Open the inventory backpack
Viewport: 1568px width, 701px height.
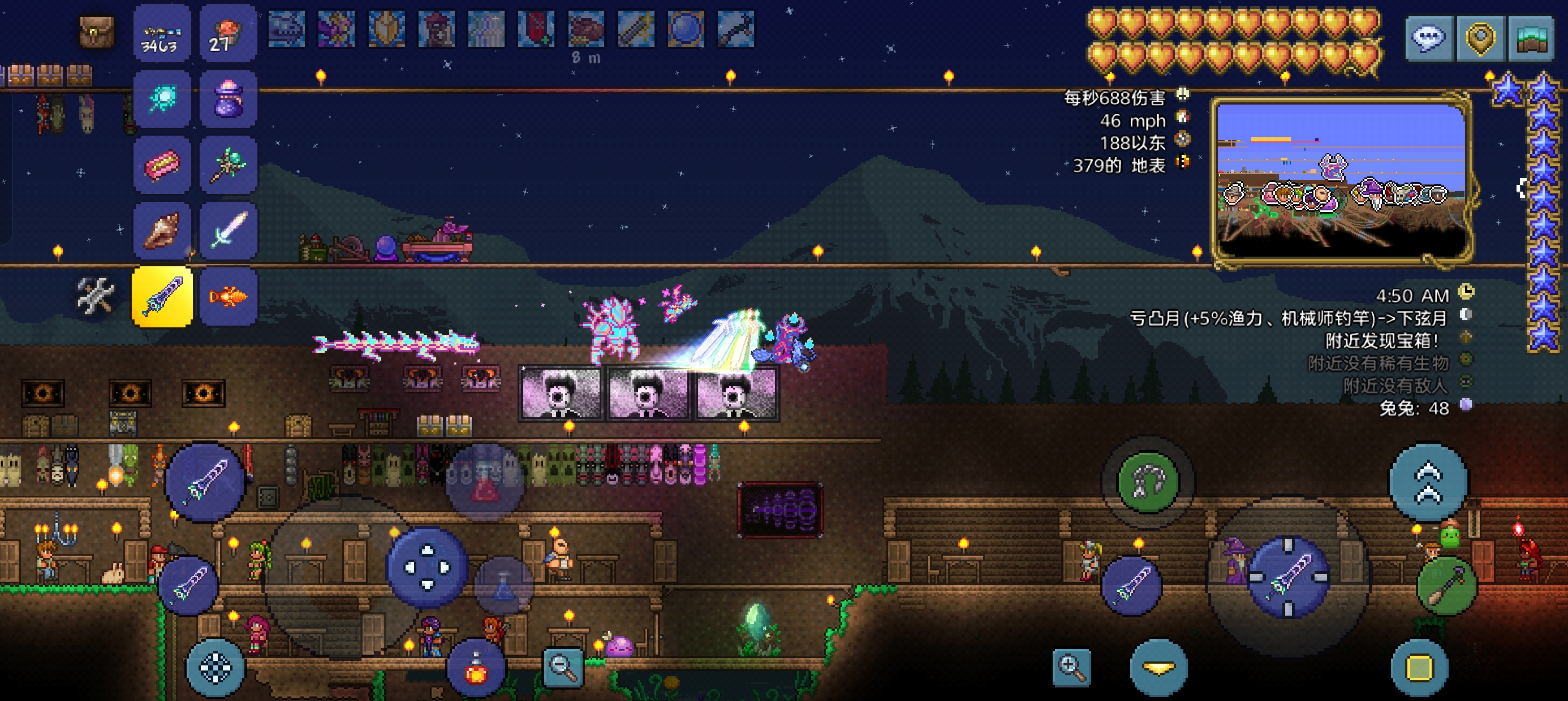coord(97,31)
